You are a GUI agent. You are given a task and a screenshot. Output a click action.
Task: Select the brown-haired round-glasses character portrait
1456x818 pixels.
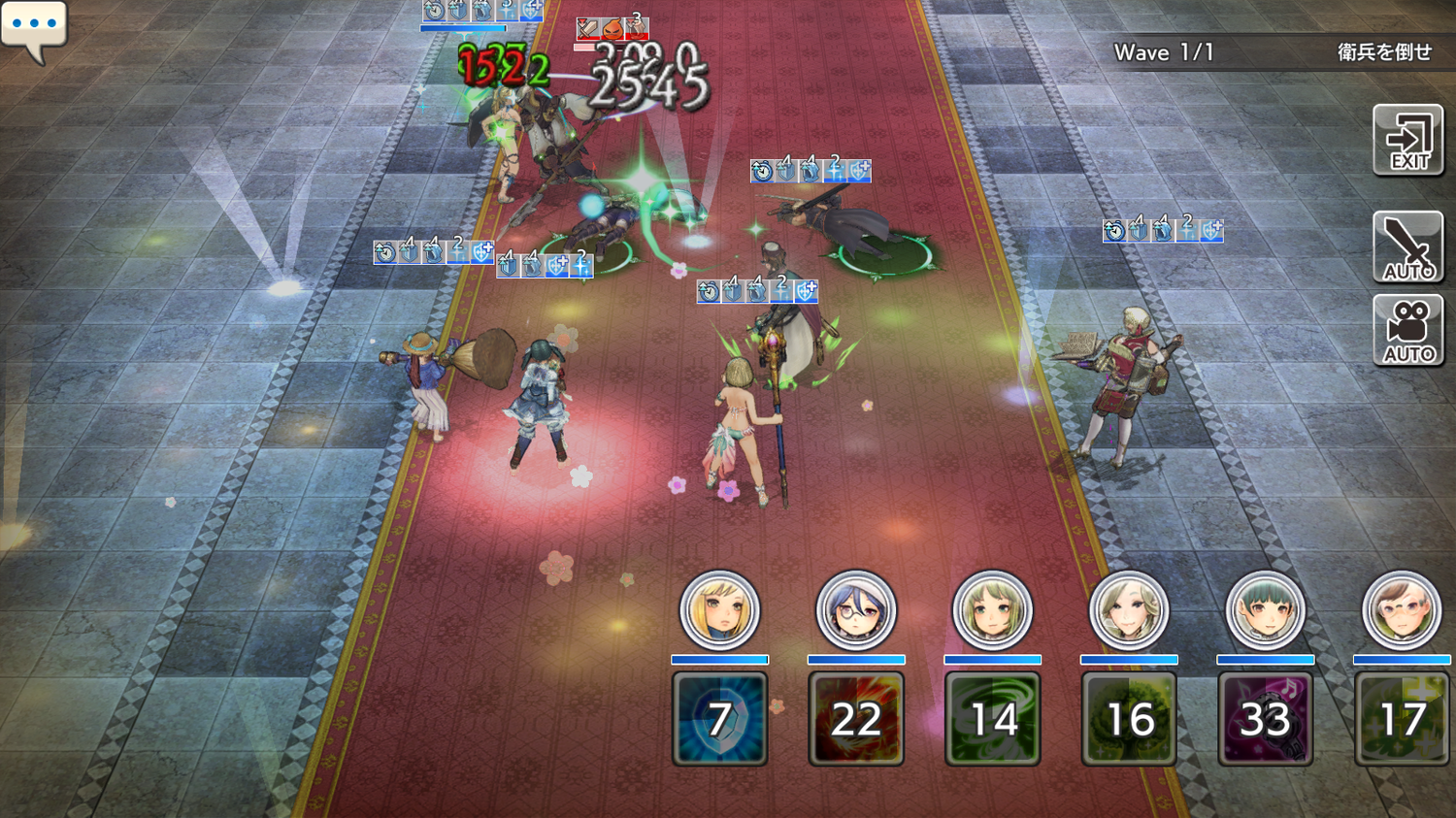click(x=1402, y=610)
